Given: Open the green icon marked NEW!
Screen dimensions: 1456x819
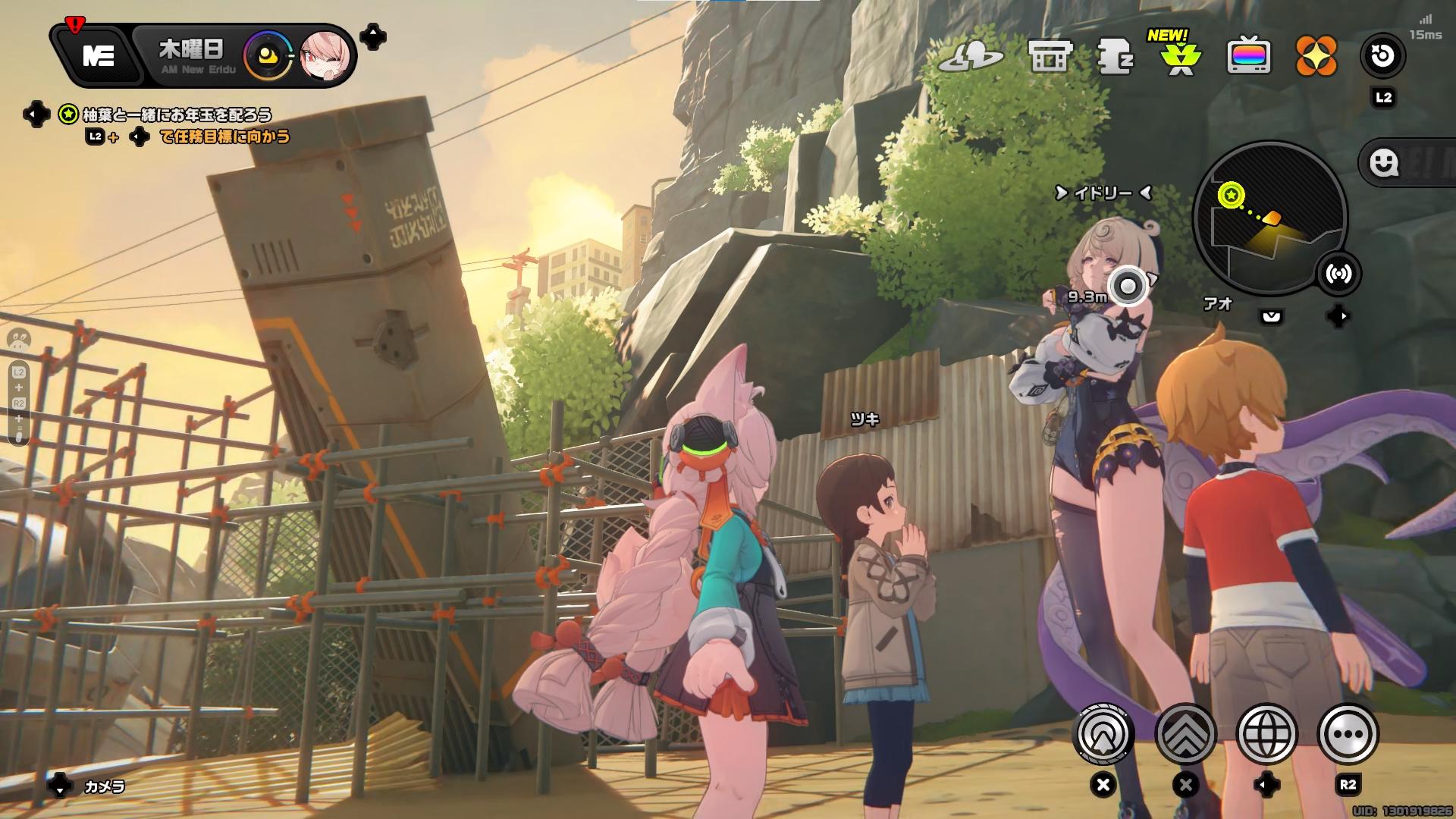Looking at the screenshot, I should [x=1181, y=58].
